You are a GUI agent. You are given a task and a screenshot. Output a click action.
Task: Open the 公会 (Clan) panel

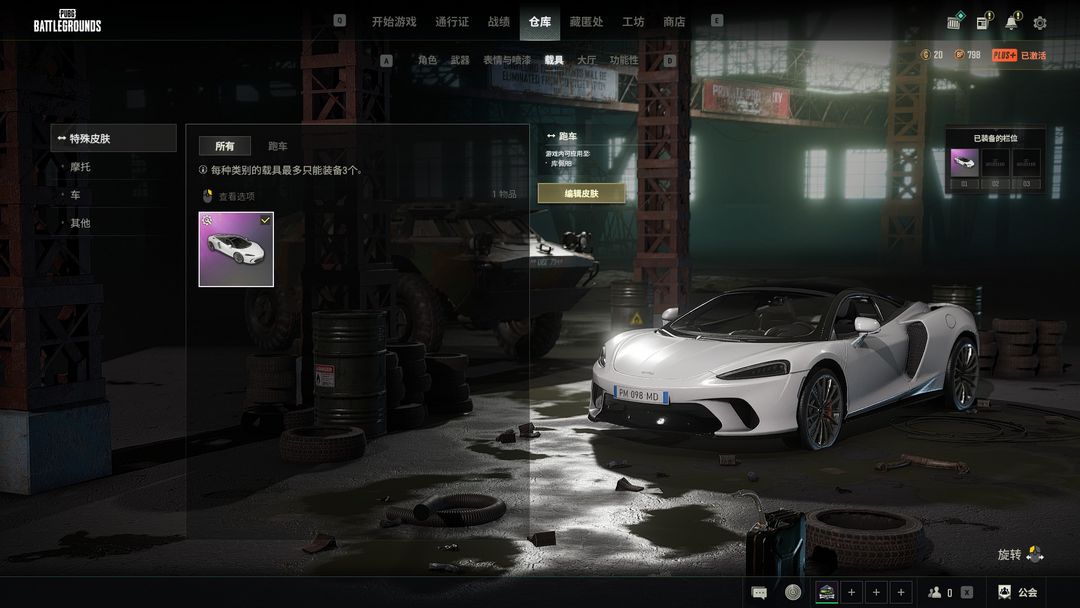1018,592
